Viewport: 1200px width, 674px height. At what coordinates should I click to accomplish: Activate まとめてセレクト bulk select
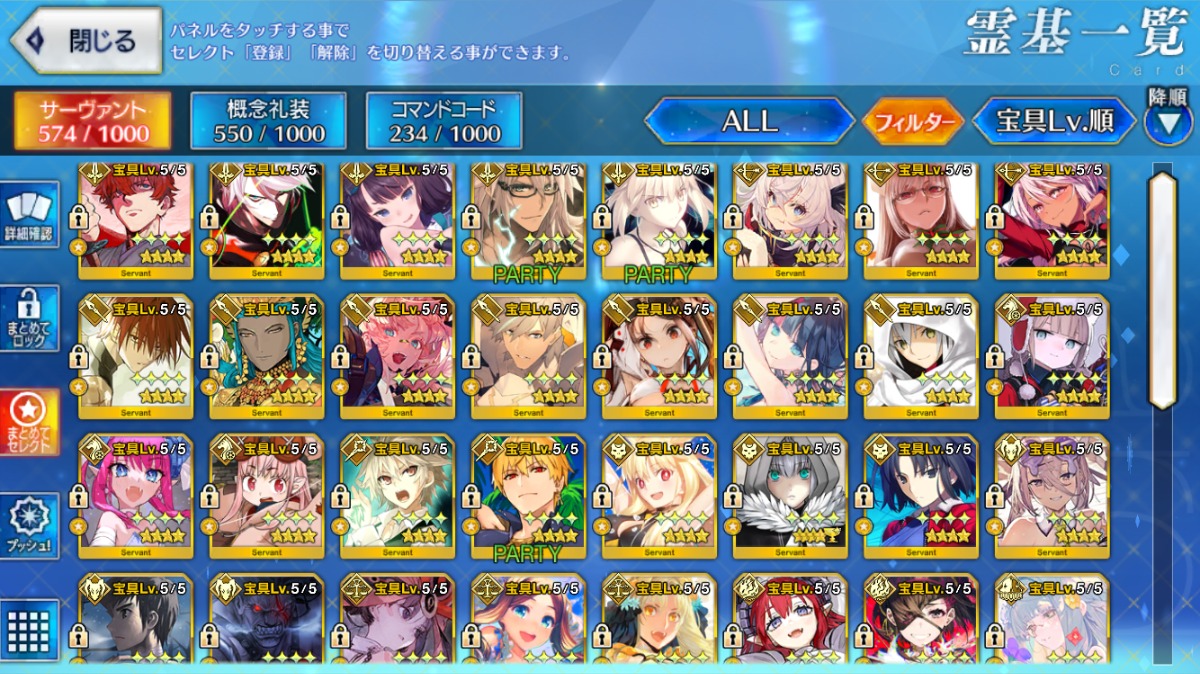tap(29, 422)
